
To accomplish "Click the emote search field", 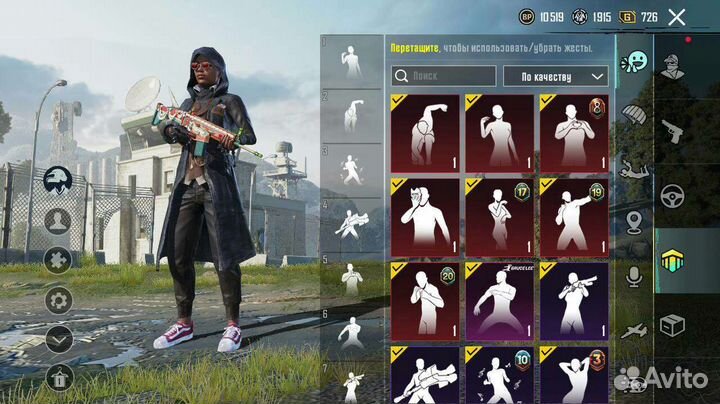I will coord(443,75).
